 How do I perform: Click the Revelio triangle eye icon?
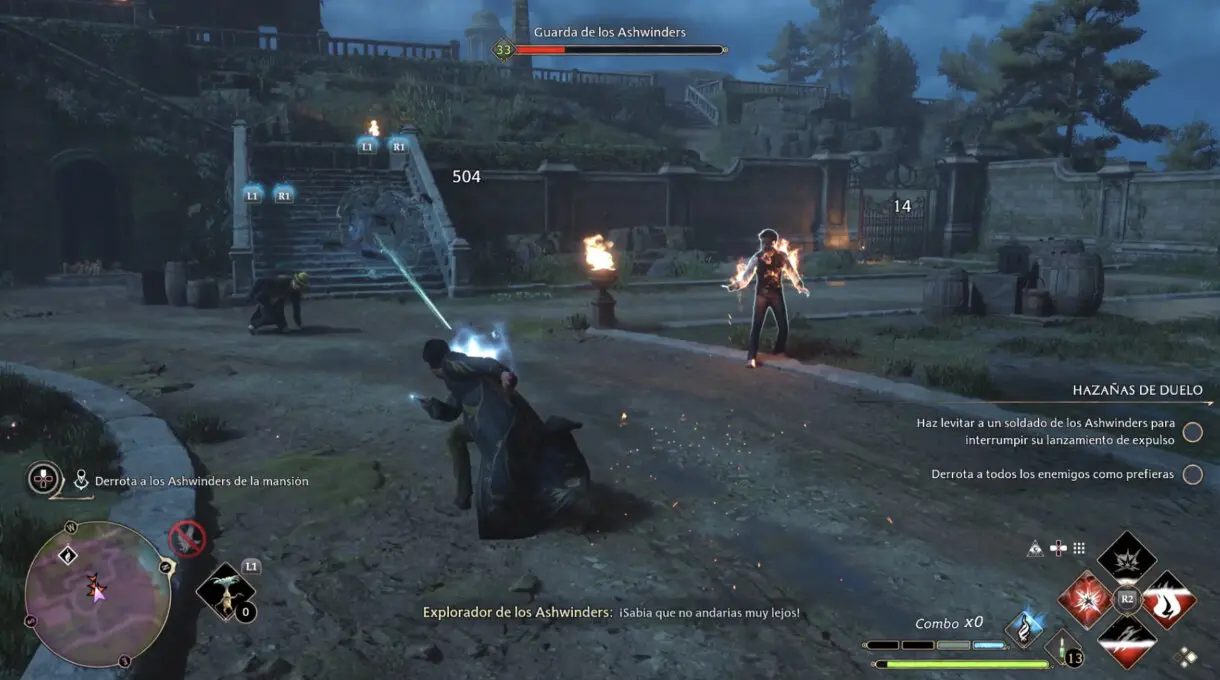tap(1036, 548)
